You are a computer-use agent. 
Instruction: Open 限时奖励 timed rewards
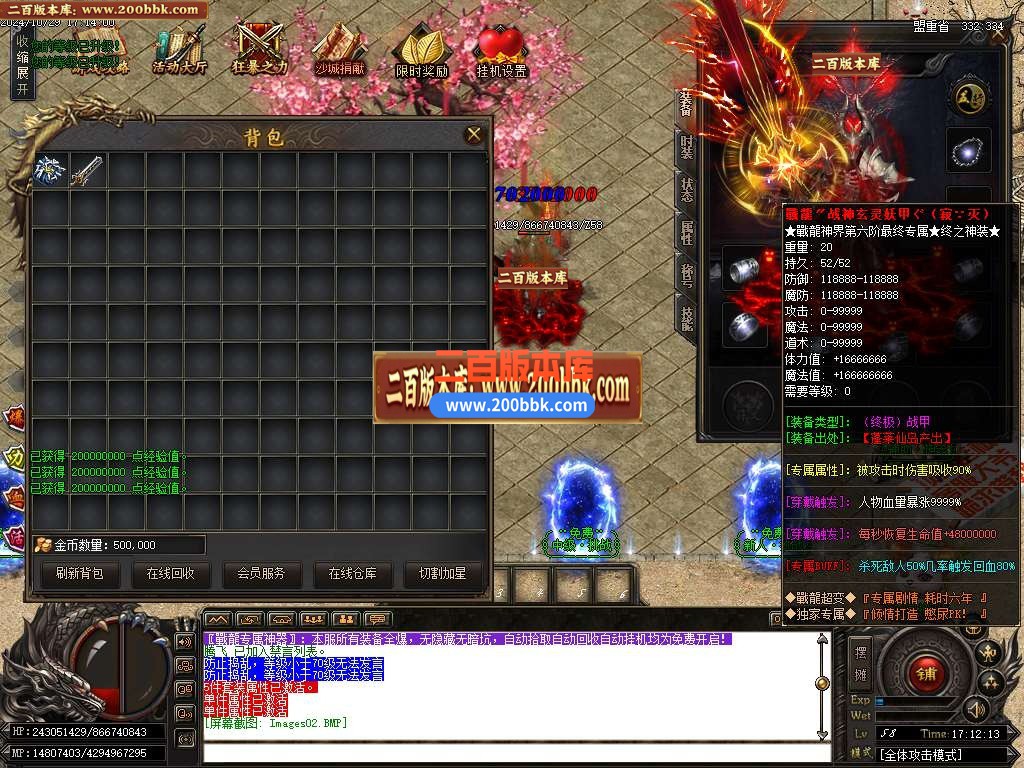click(x=421, y=52)
